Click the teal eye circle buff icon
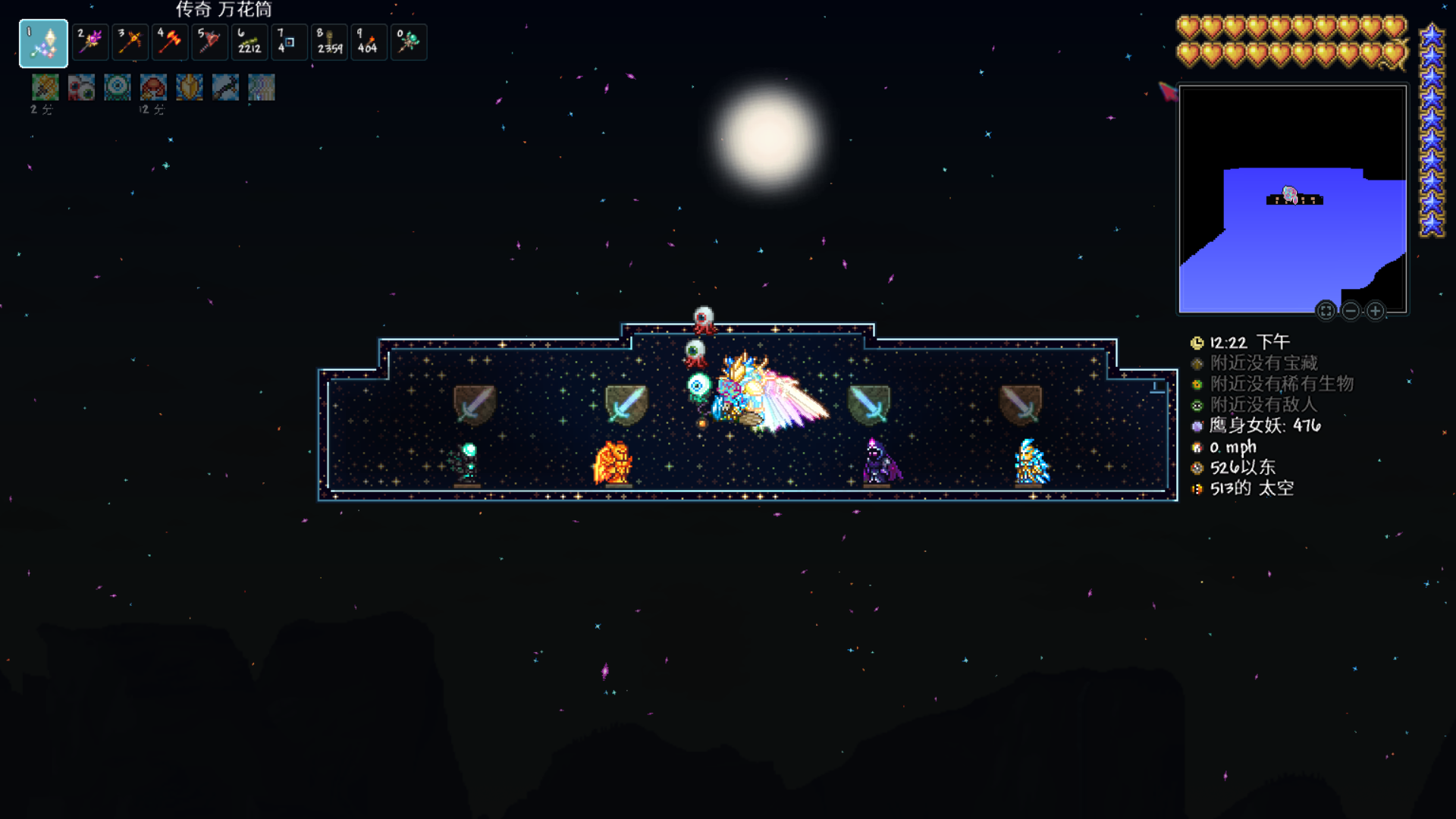1456x819 pixels. click(118, 88)
